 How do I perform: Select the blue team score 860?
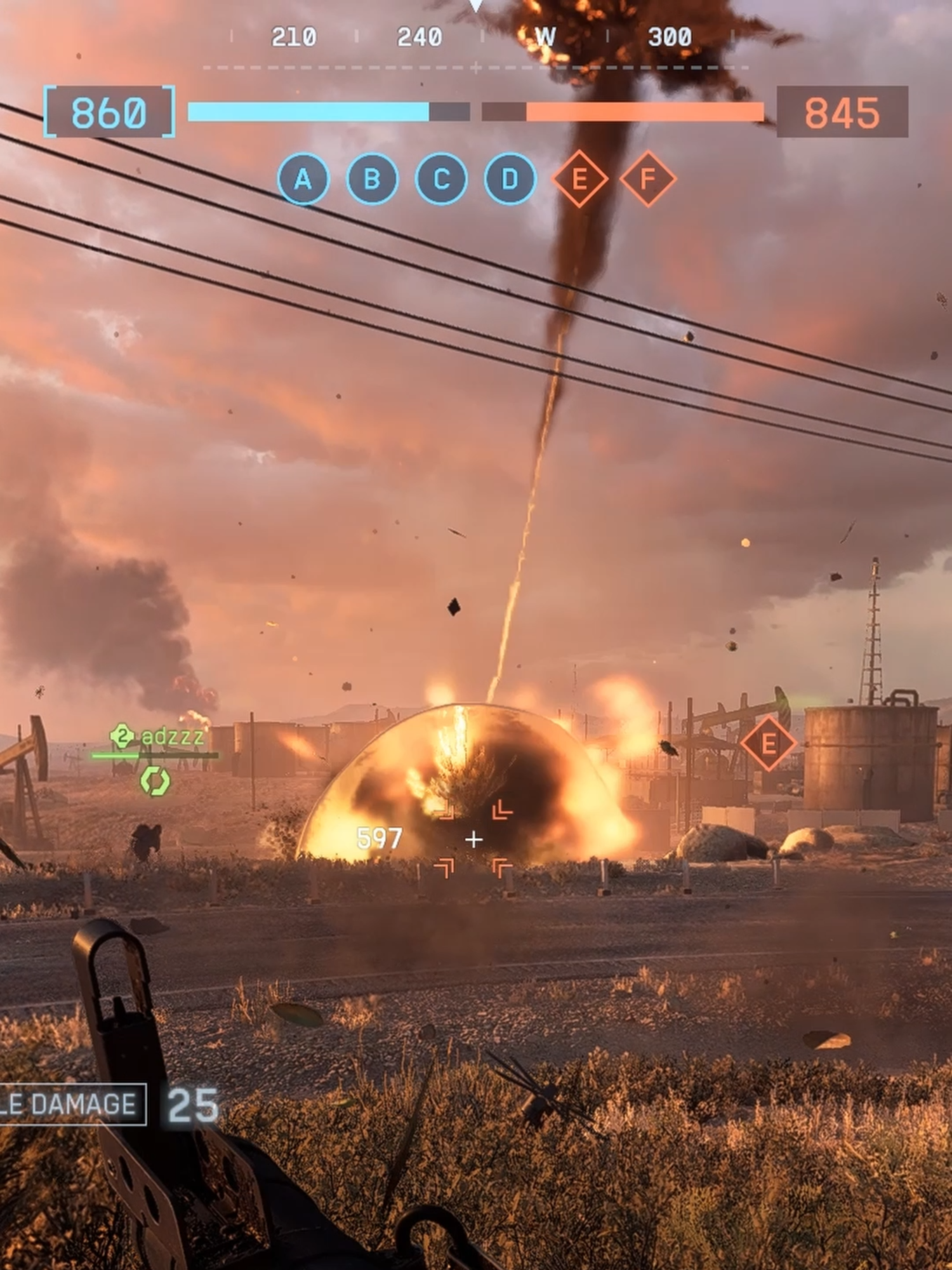tap(109, 113)
